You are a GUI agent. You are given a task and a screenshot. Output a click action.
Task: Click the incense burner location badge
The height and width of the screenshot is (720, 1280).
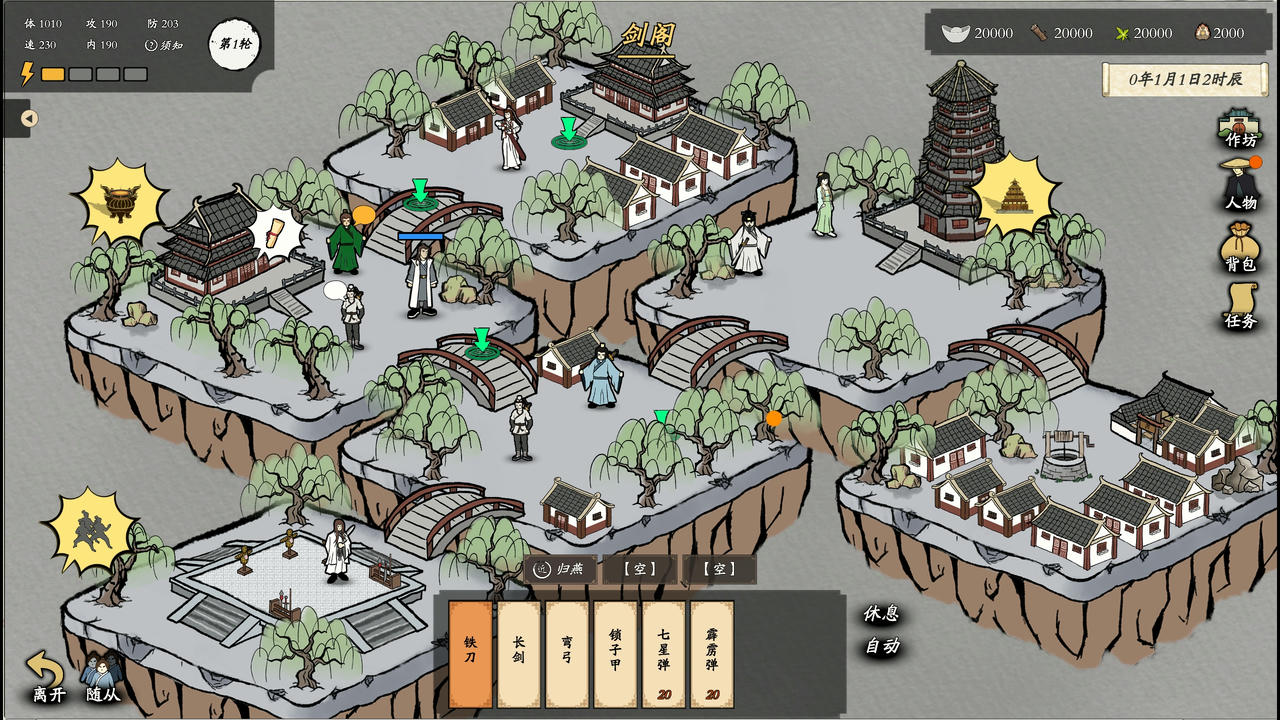(x=121, y=203)
